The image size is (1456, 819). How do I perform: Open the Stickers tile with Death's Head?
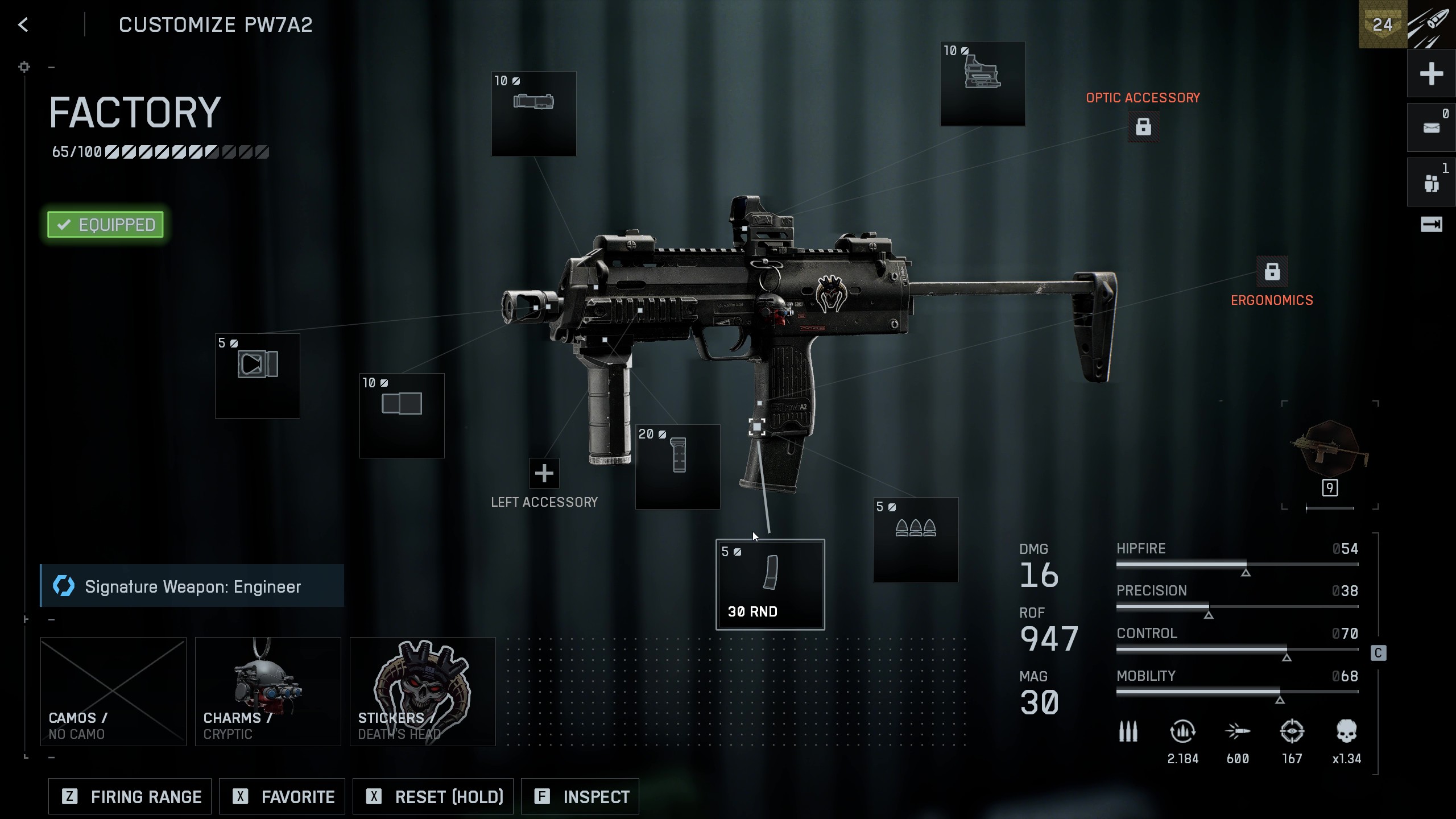click(423, 691)
